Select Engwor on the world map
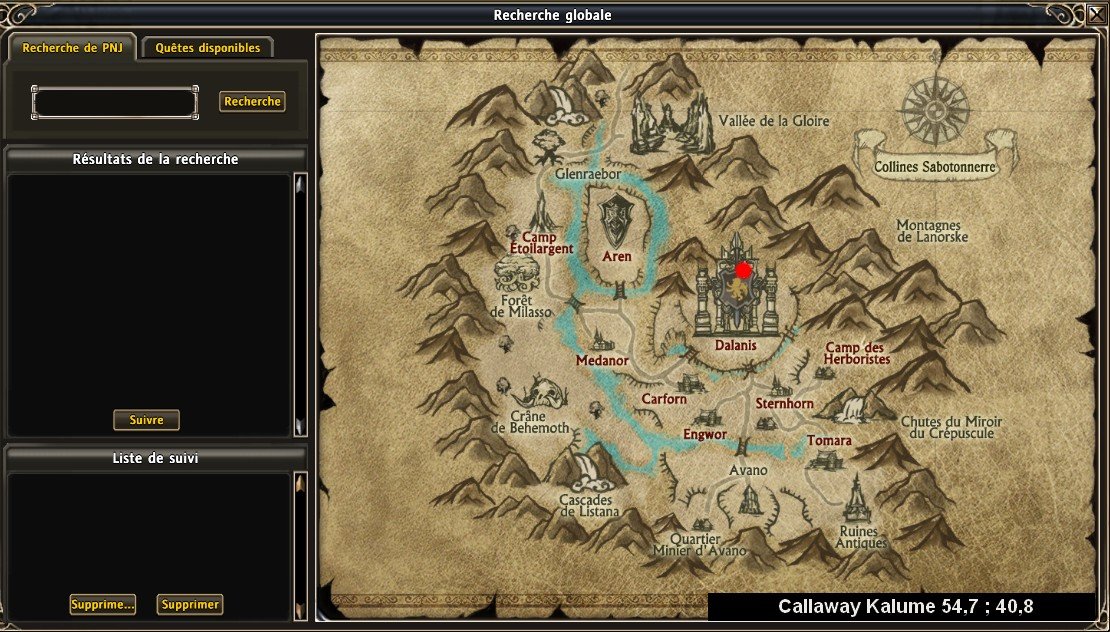Viewport: 1110px width, 632px height. [x=704, y=435]
